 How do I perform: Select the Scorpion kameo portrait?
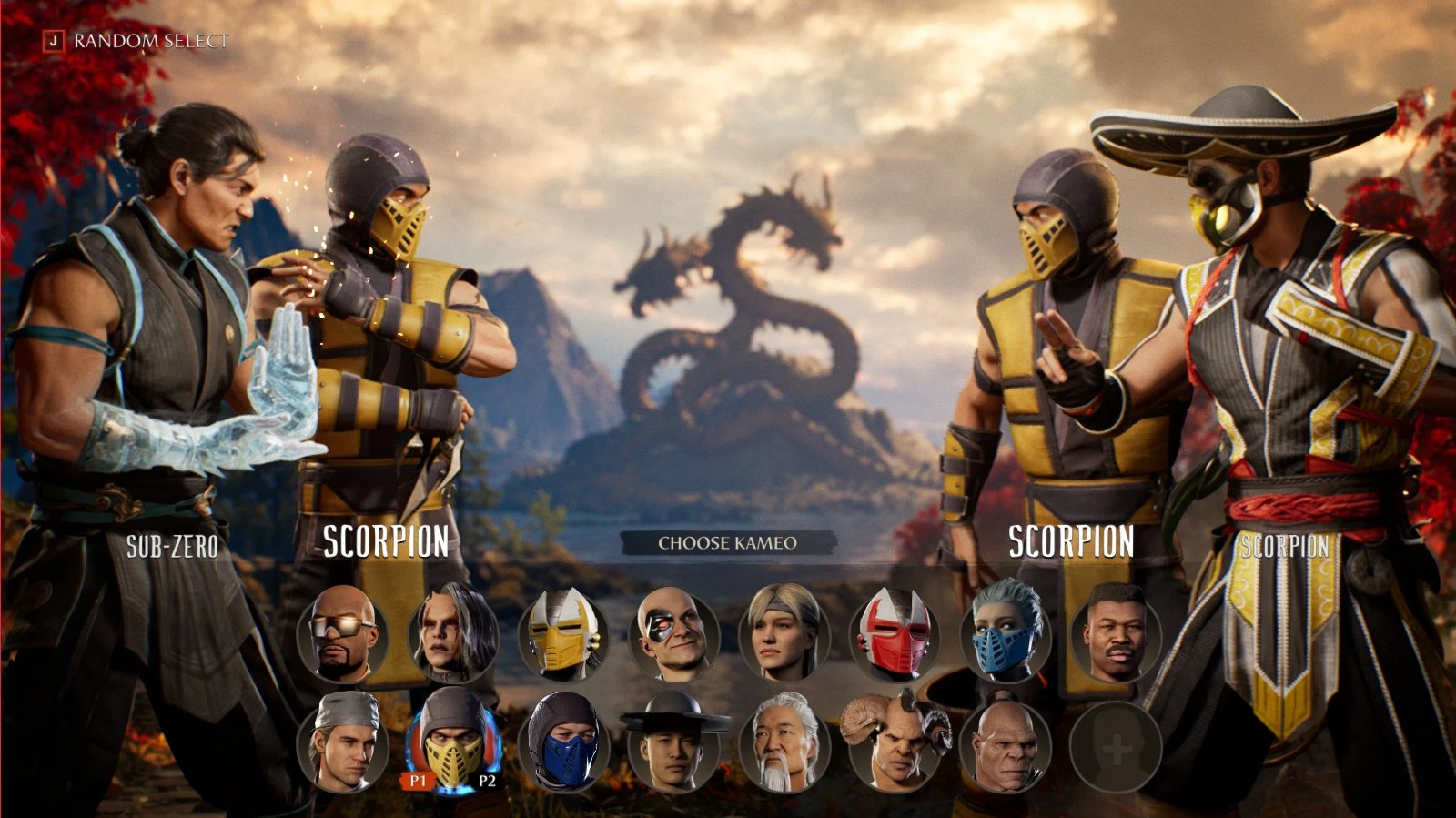(453, 746)
